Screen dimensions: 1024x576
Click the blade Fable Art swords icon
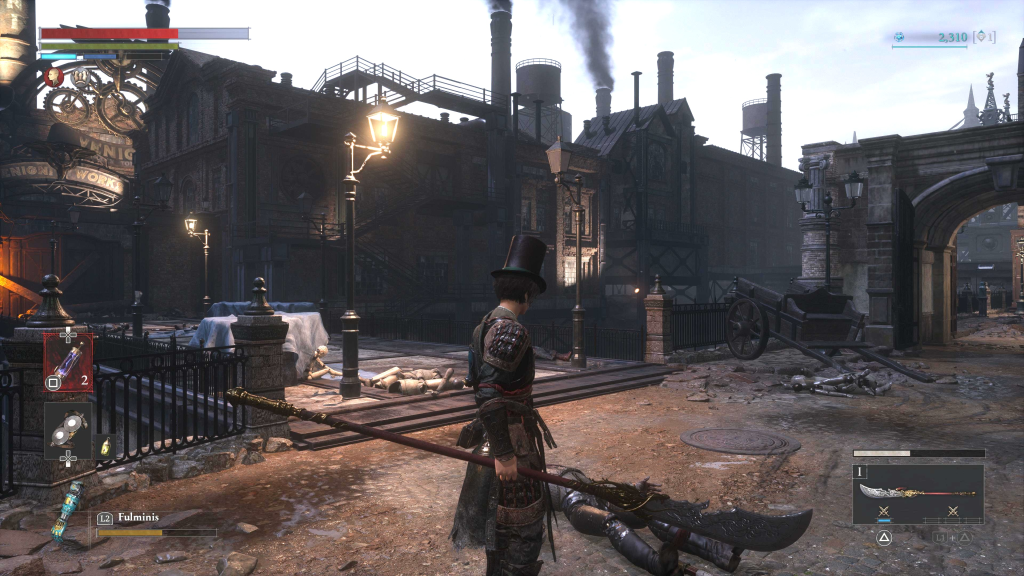click(884, 512)
